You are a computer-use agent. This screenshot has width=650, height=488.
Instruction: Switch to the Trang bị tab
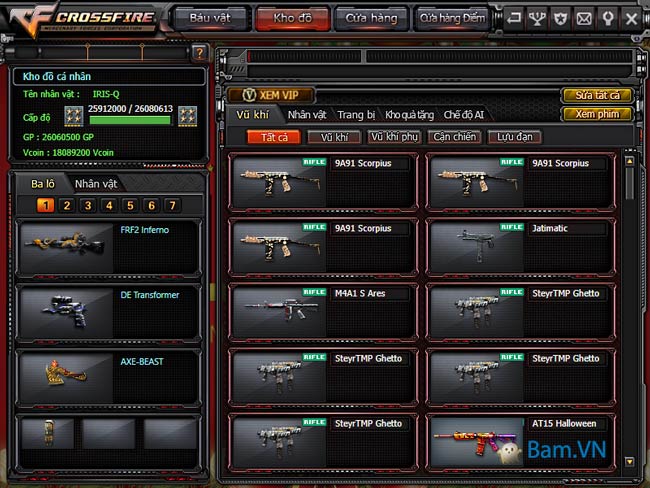(x=356, y=115)
